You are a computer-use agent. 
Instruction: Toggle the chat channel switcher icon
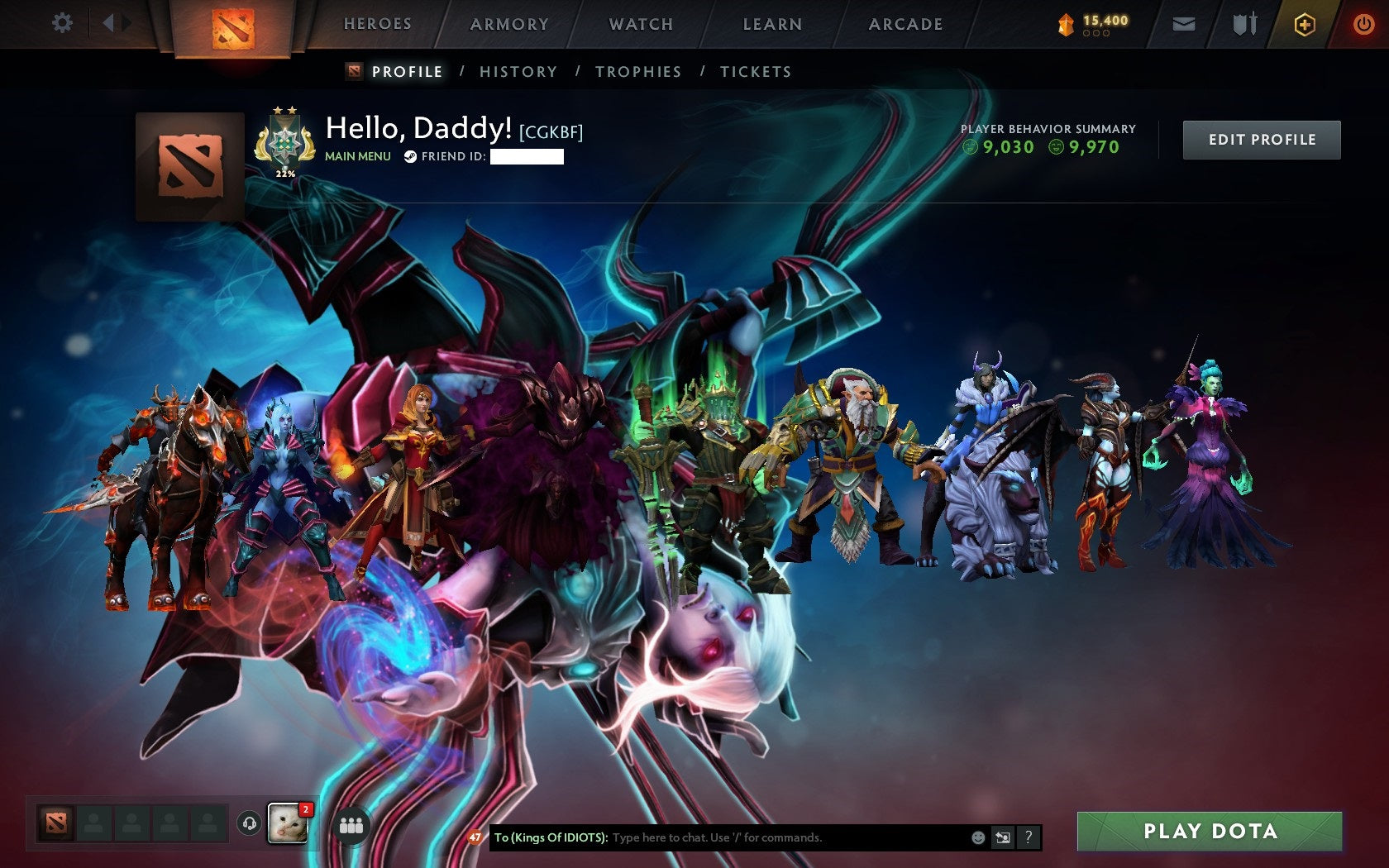pyautogui.click(x=1003, y=837)
